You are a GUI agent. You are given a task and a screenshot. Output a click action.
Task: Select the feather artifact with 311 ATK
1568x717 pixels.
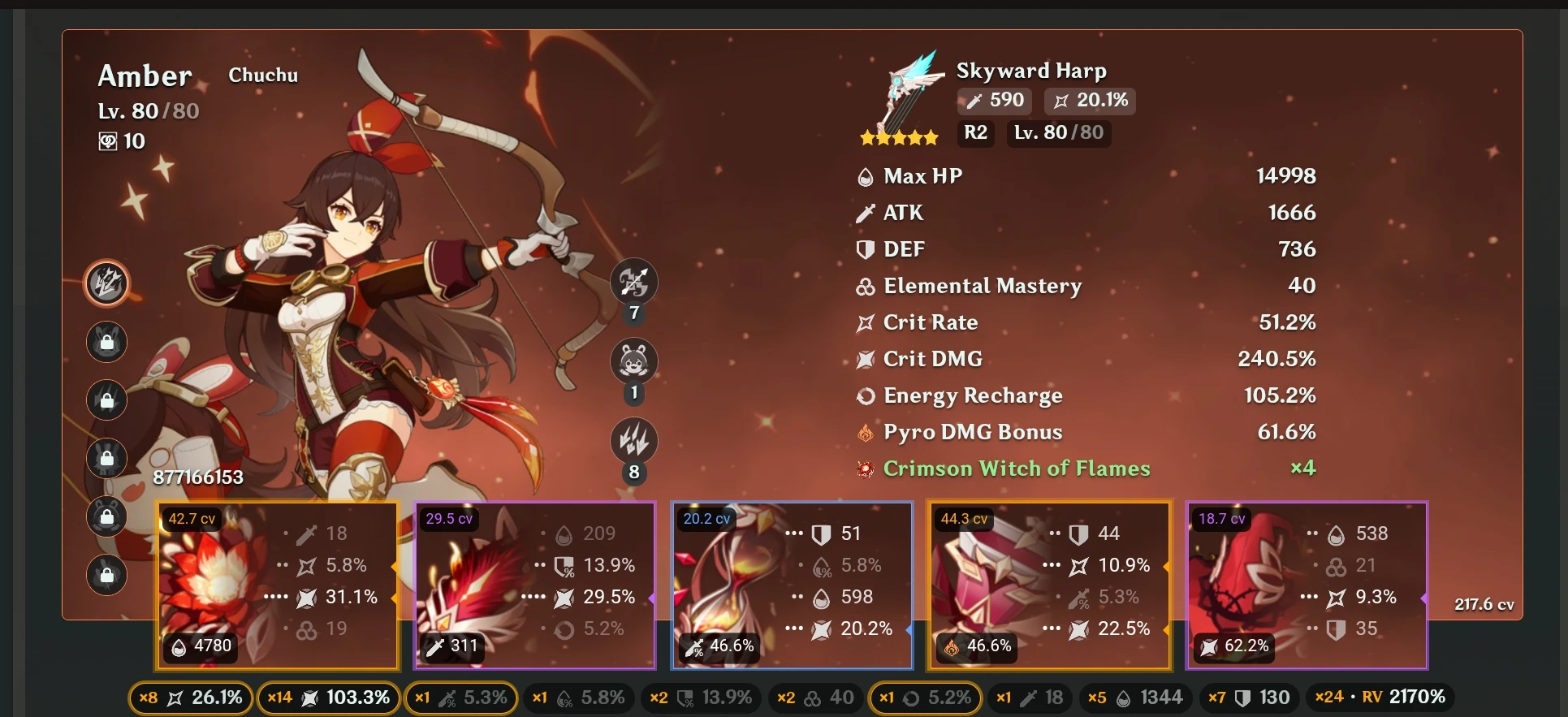pos(533,586)
